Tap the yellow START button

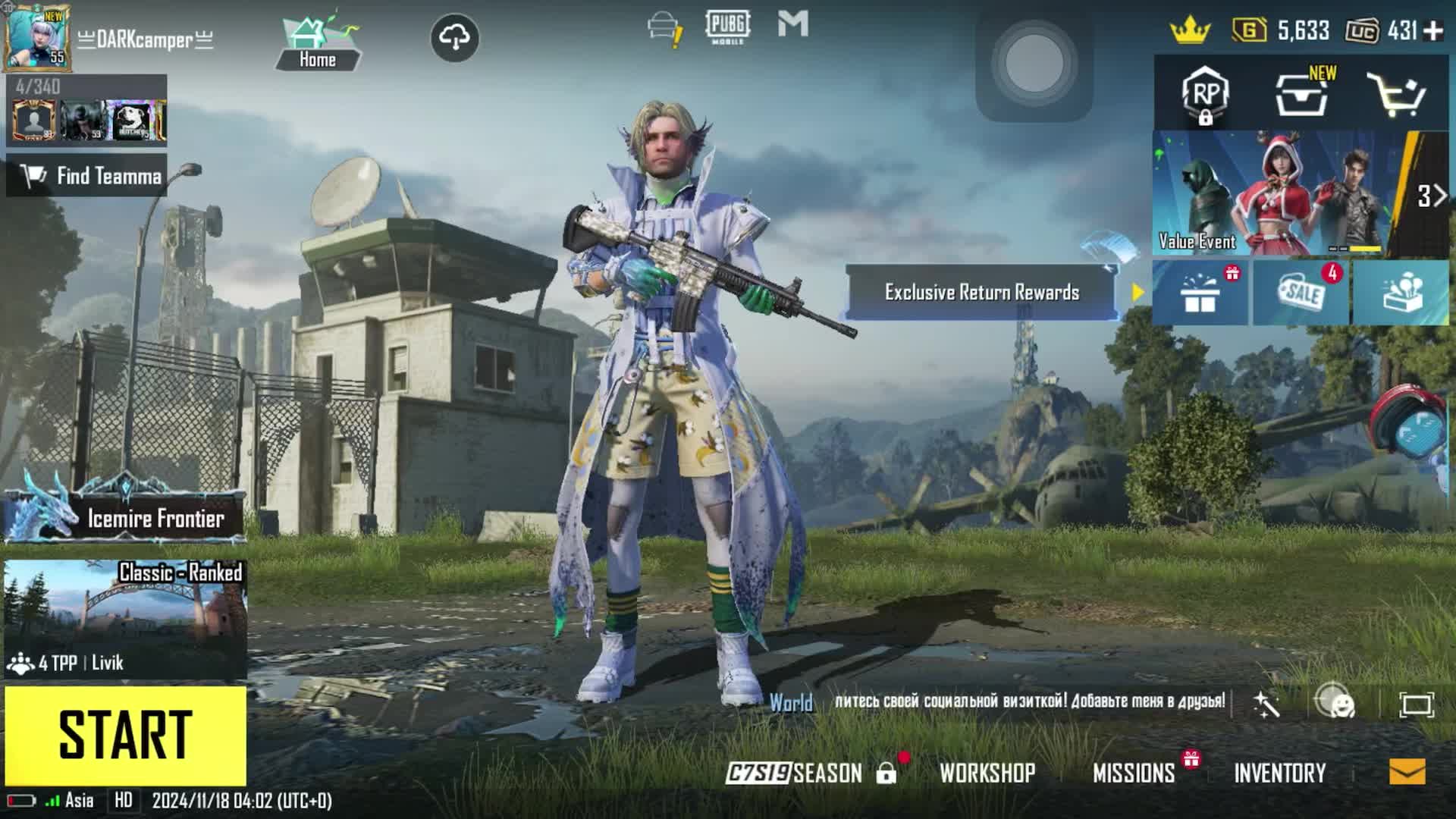[125, 734]
